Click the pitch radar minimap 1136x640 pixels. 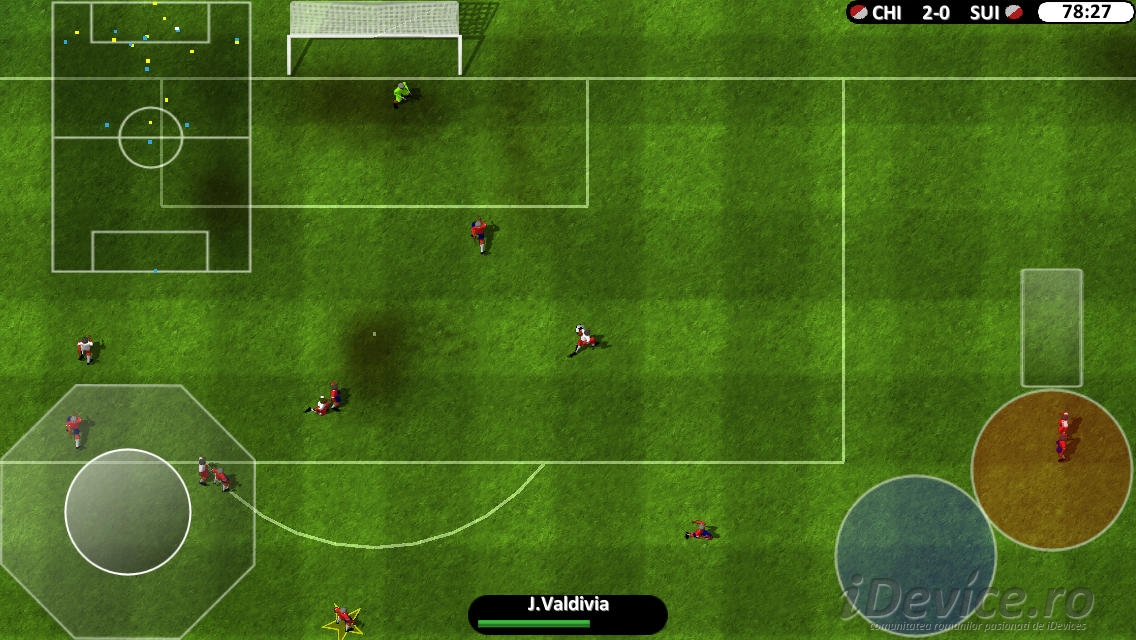point(151,137)
